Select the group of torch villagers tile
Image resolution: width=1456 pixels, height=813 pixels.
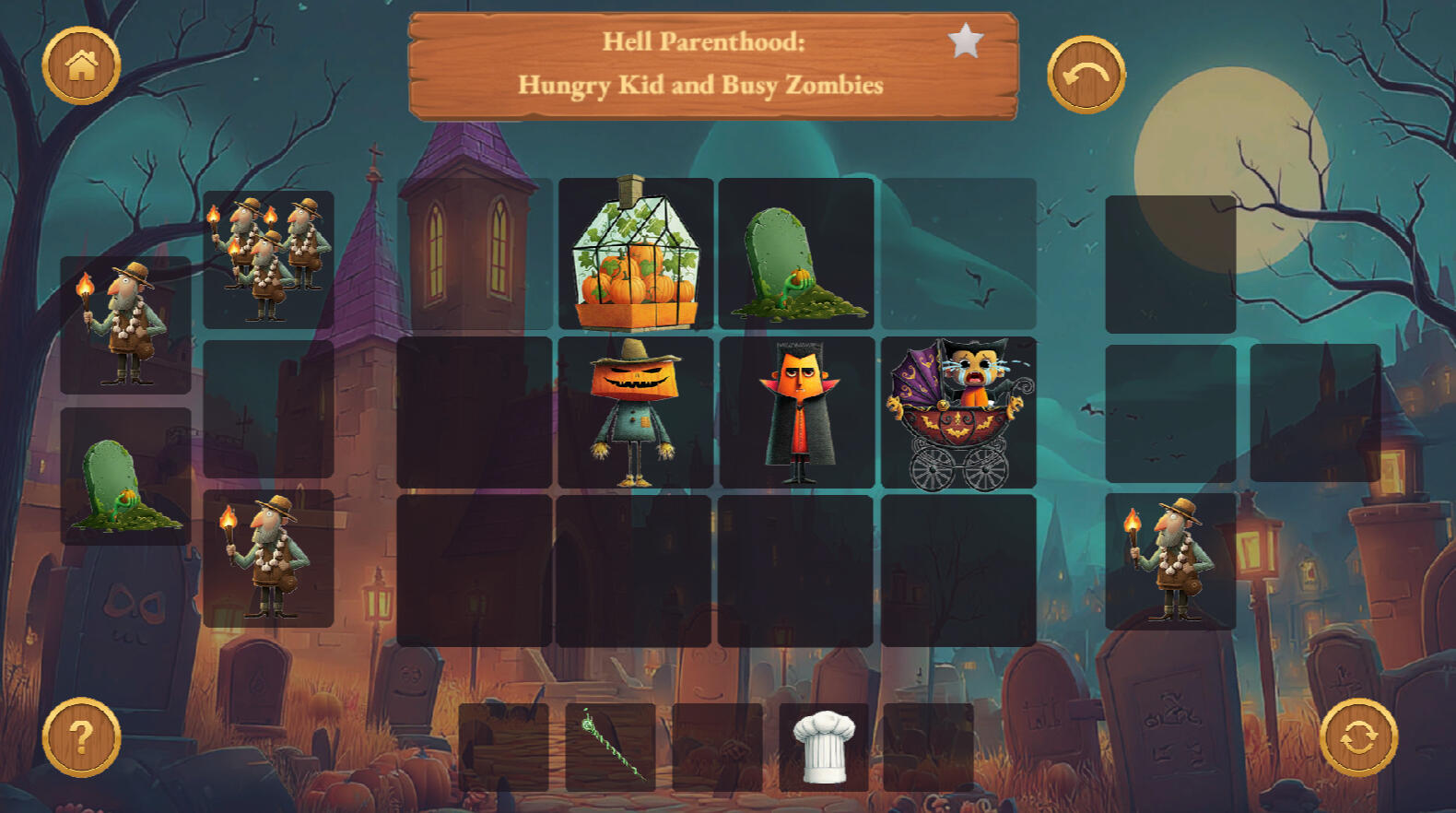[268, 259]
